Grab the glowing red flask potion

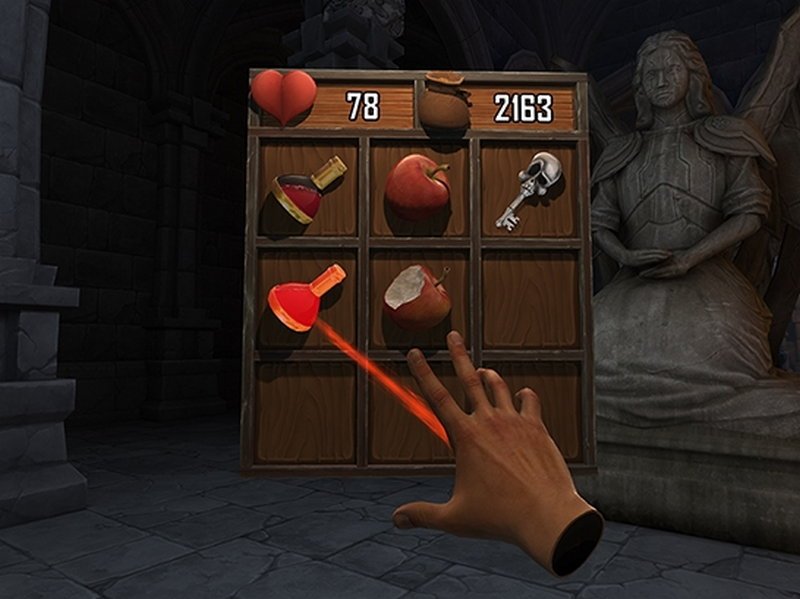(301, 297)
